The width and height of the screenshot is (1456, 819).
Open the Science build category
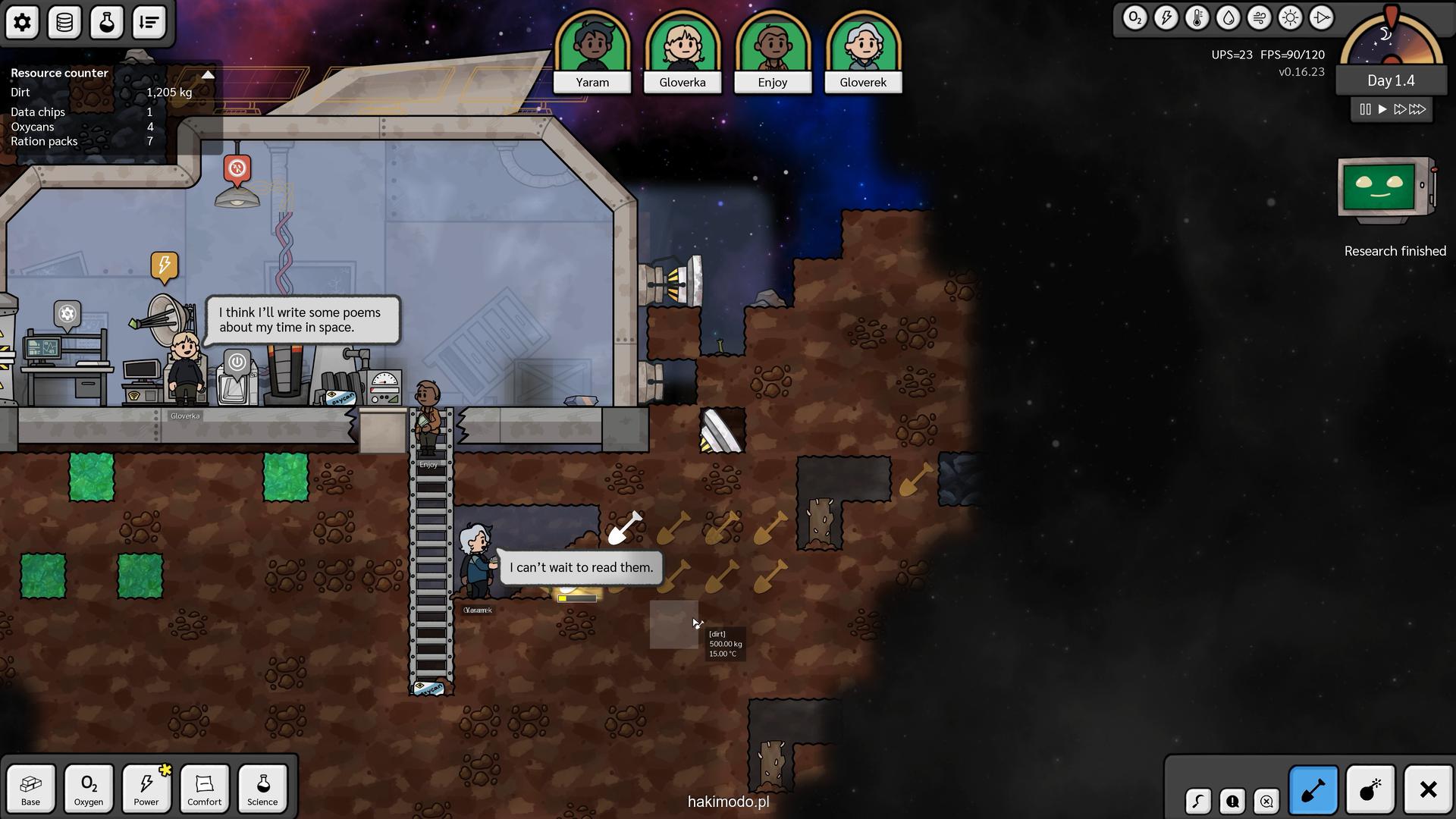coord(262,789)
